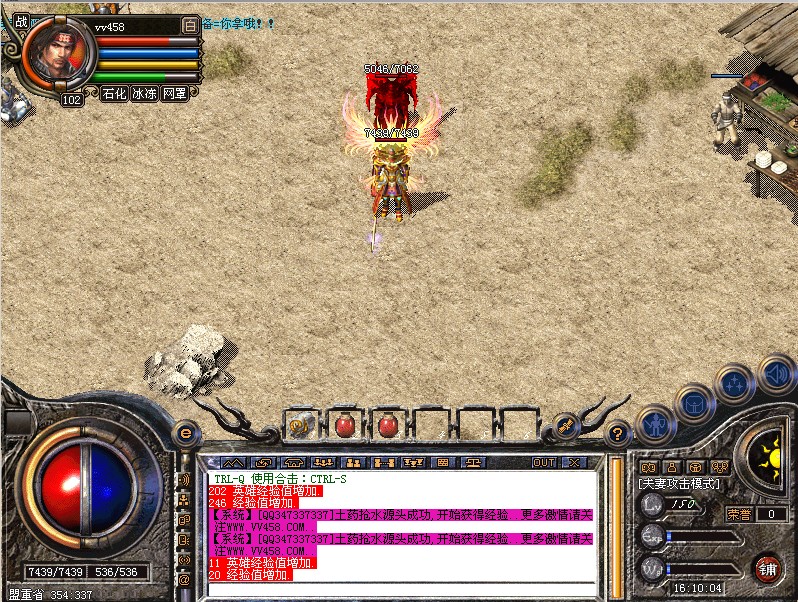This screenshot has width=798, height=602.
Task: Use the second red potion in hotbar
Action: click(388, 426)
